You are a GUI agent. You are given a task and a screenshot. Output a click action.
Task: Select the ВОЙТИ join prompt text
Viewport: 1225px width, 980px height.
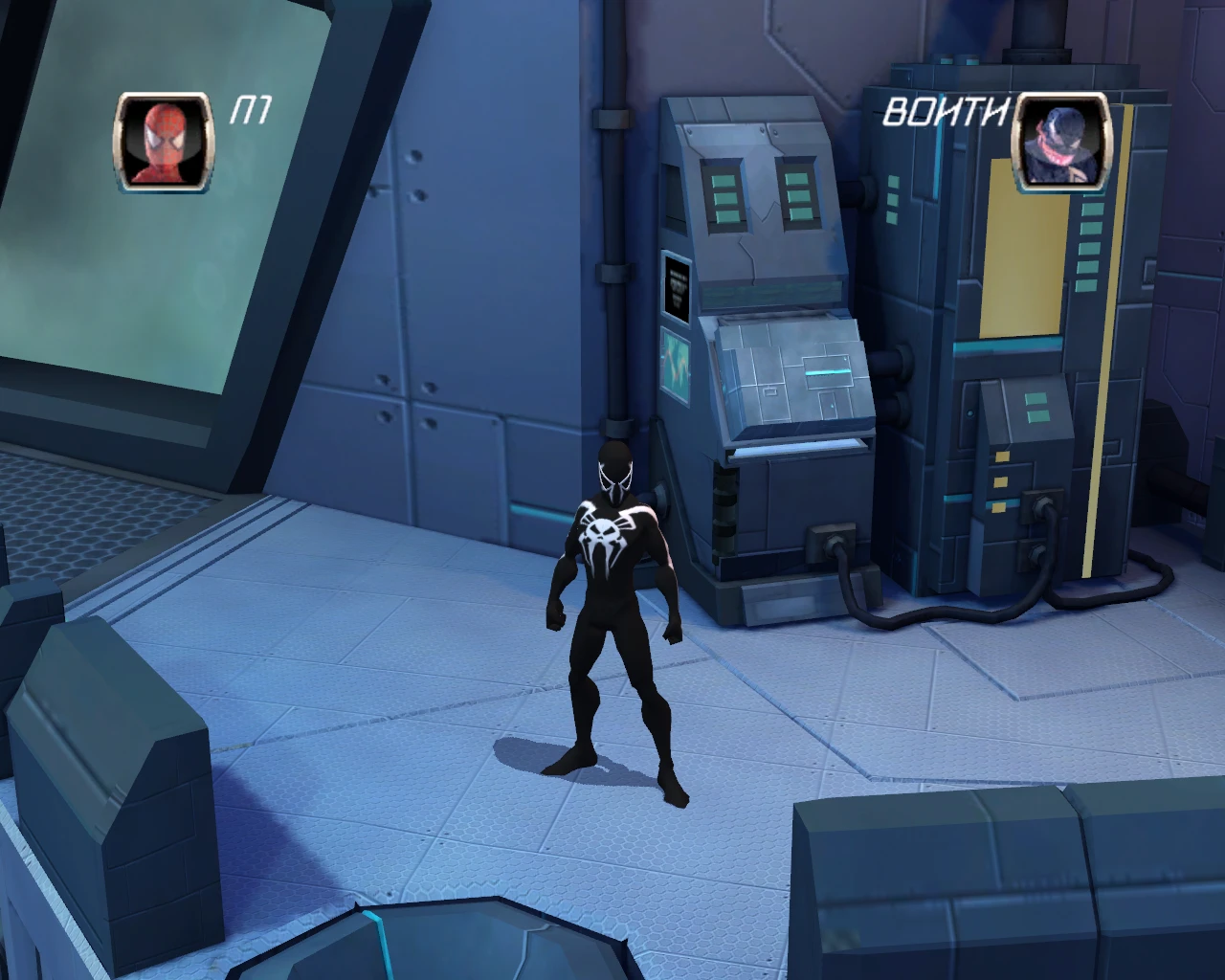(947, 113)
